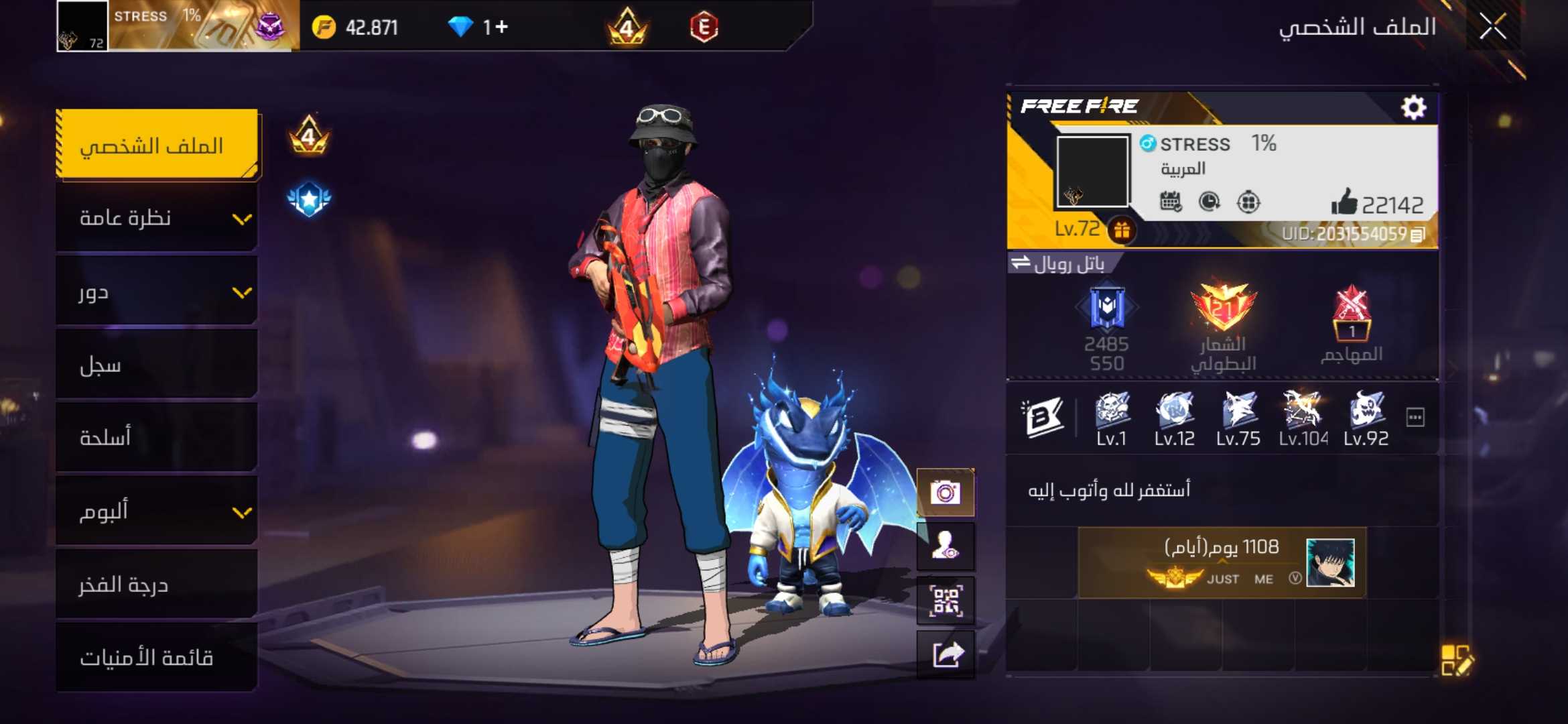
Task: Open the أسلحة tab in the sidebar
Action: [x=157, y=436]
